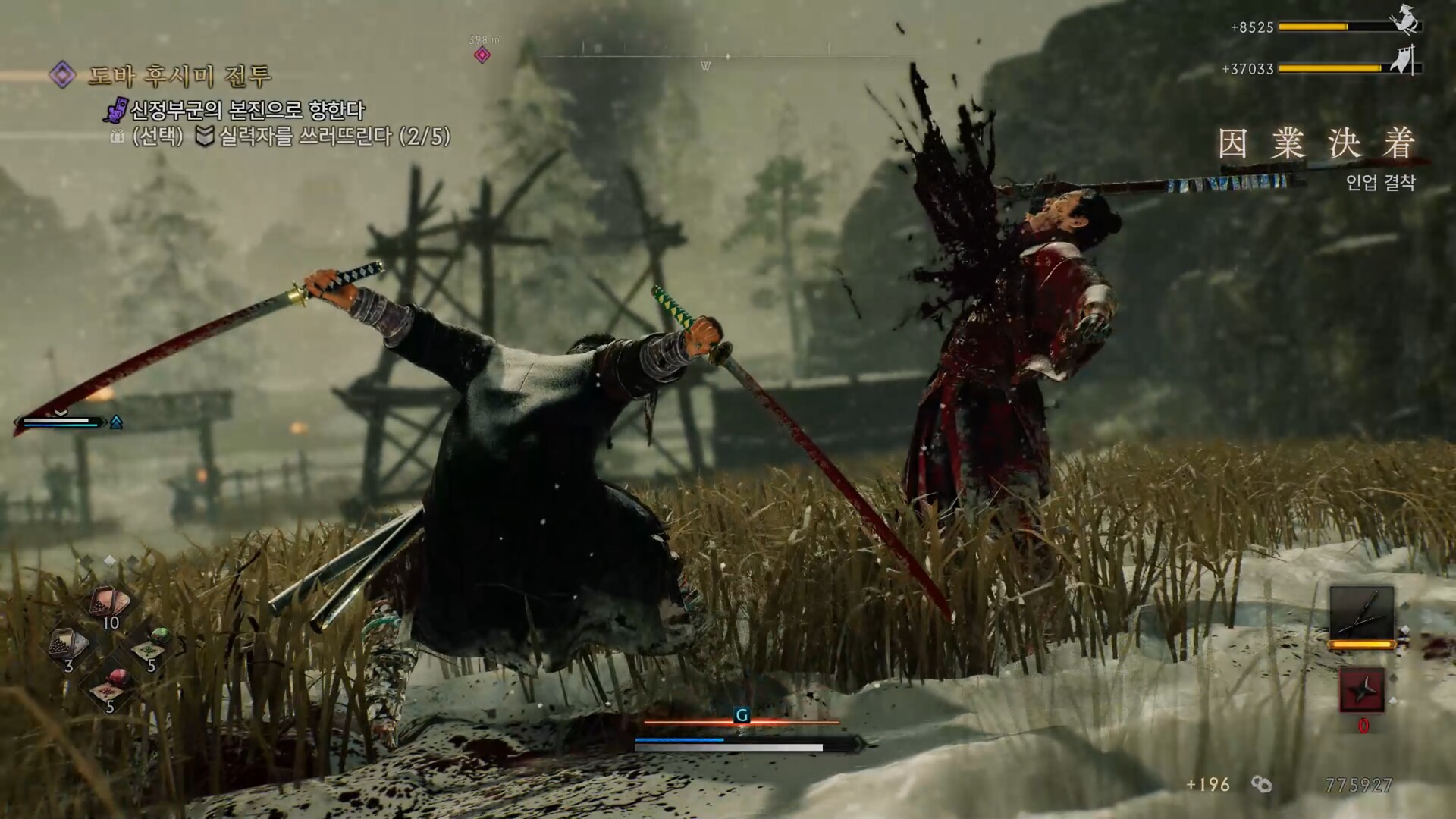Use the silver pill tin with 3 left
Screen dimensions: 1456x819
click(x=68, y=646)
